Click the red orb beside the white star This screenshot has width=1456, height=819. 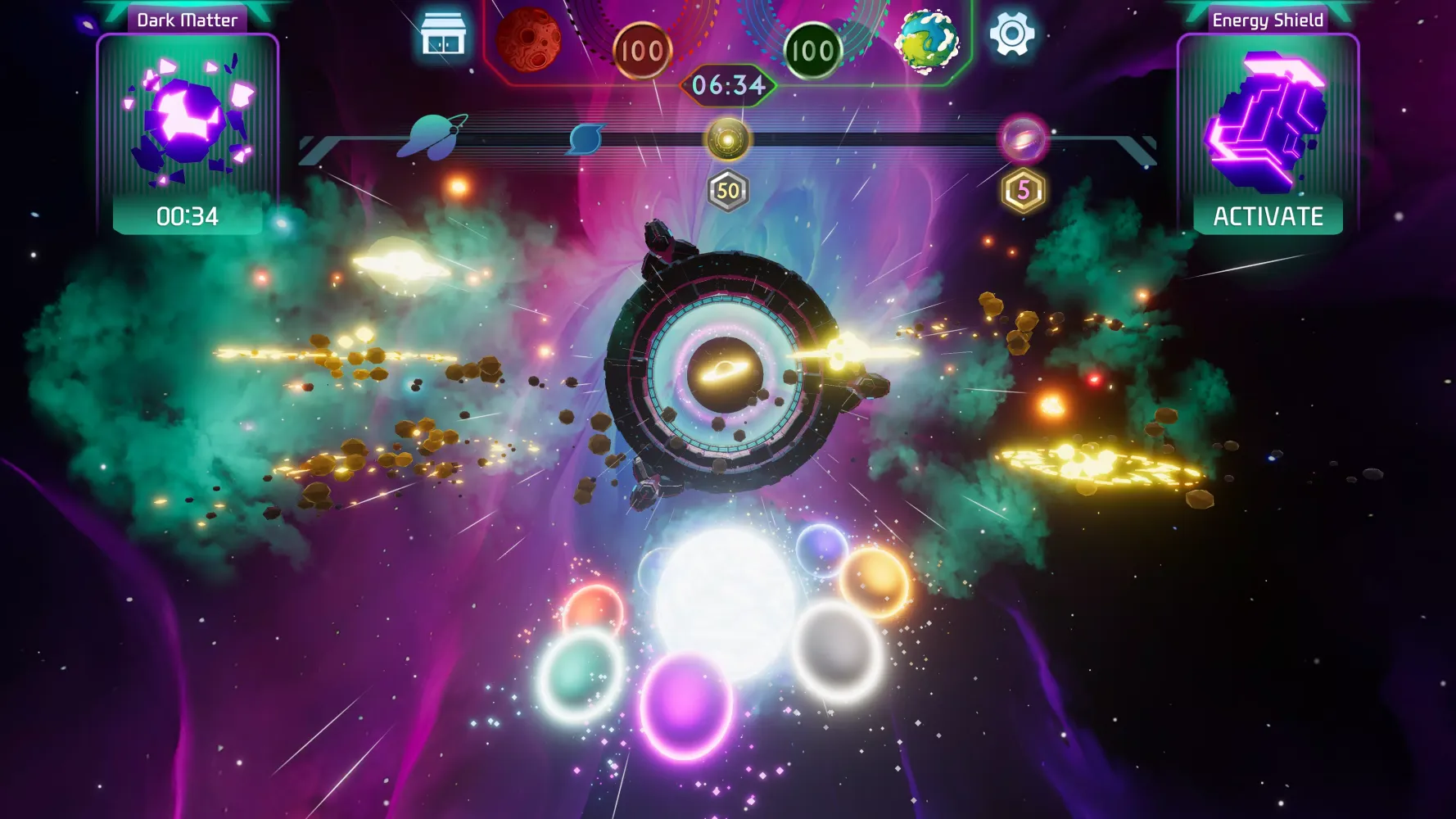tap(595, 609)
